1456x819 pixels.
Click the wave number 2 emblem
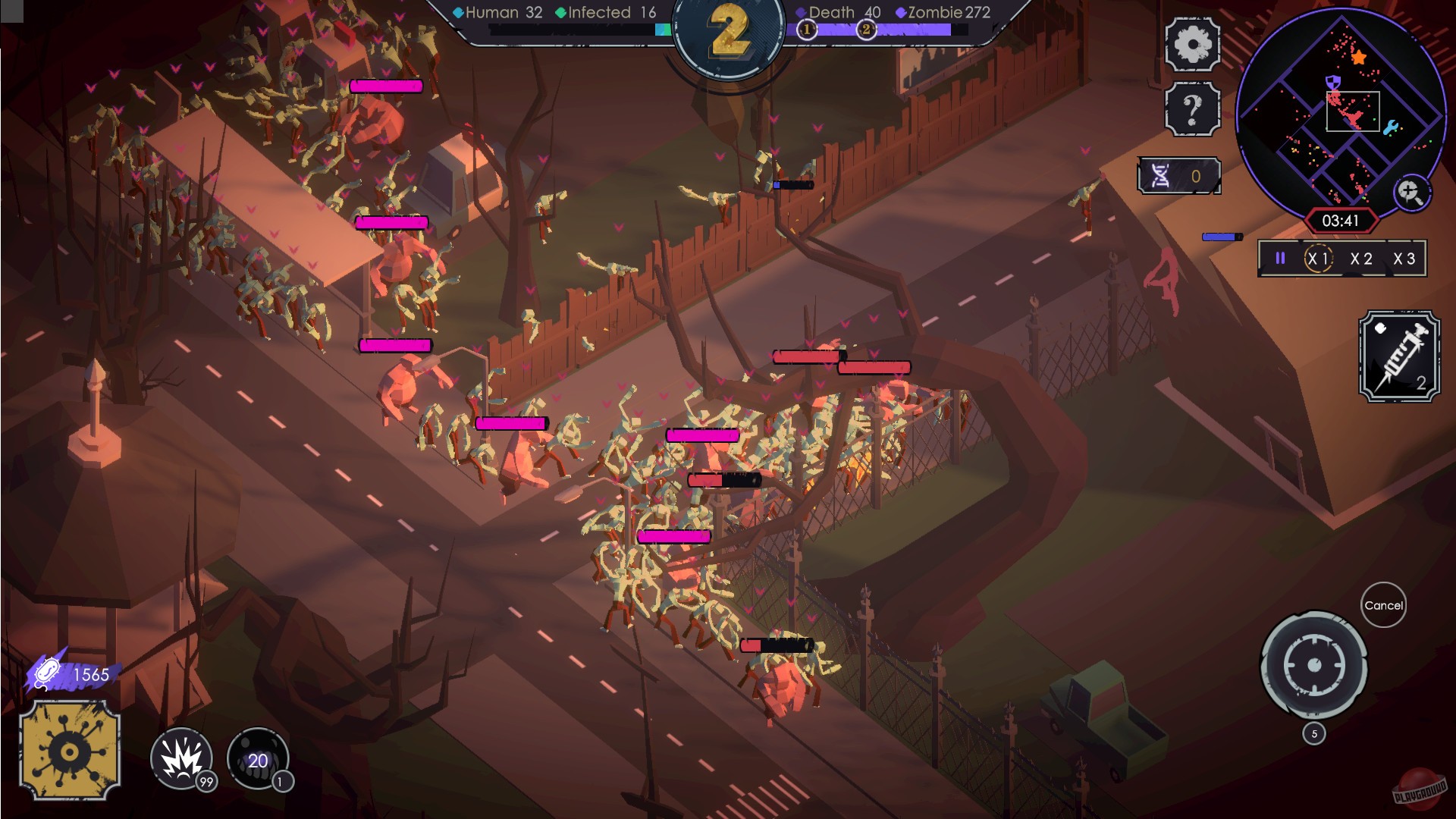click(x=729, y=34)
